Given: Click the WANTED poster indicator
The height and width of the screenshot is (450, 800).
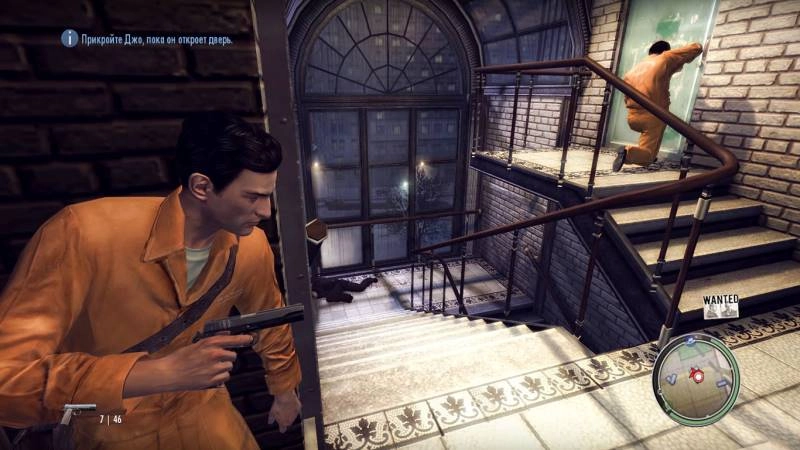Looking at the screenshot, I should coord(720,305).
